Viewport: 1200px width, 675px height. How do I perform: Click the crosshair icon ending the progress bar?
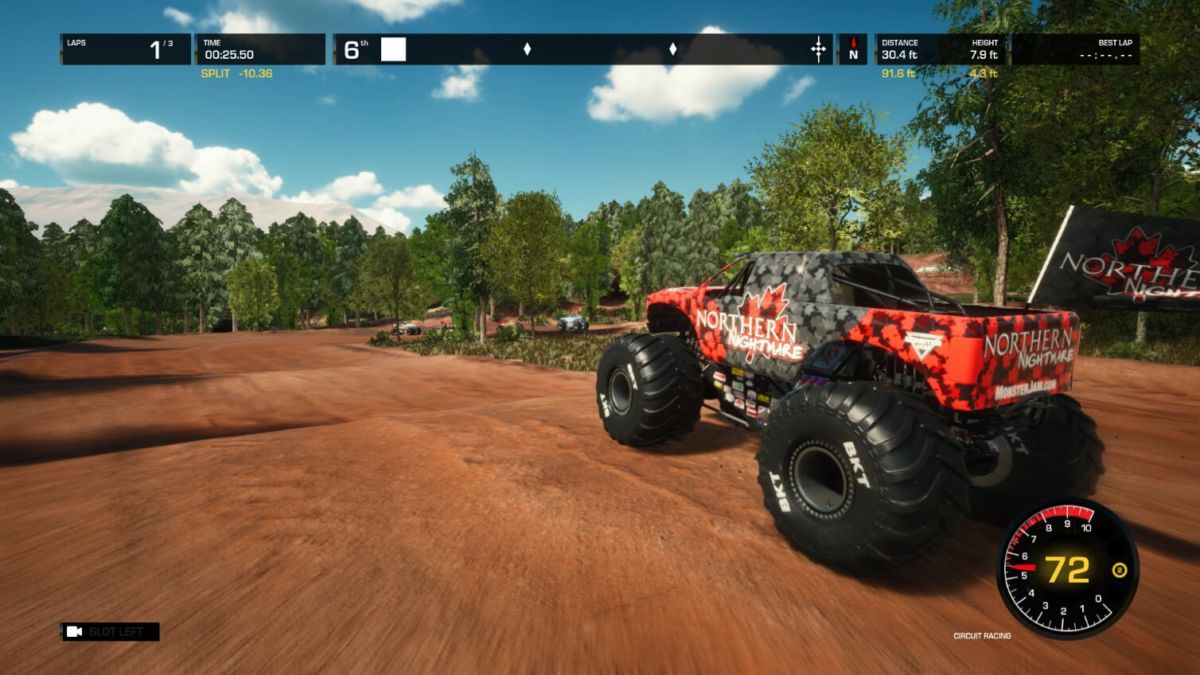[819, 49]
